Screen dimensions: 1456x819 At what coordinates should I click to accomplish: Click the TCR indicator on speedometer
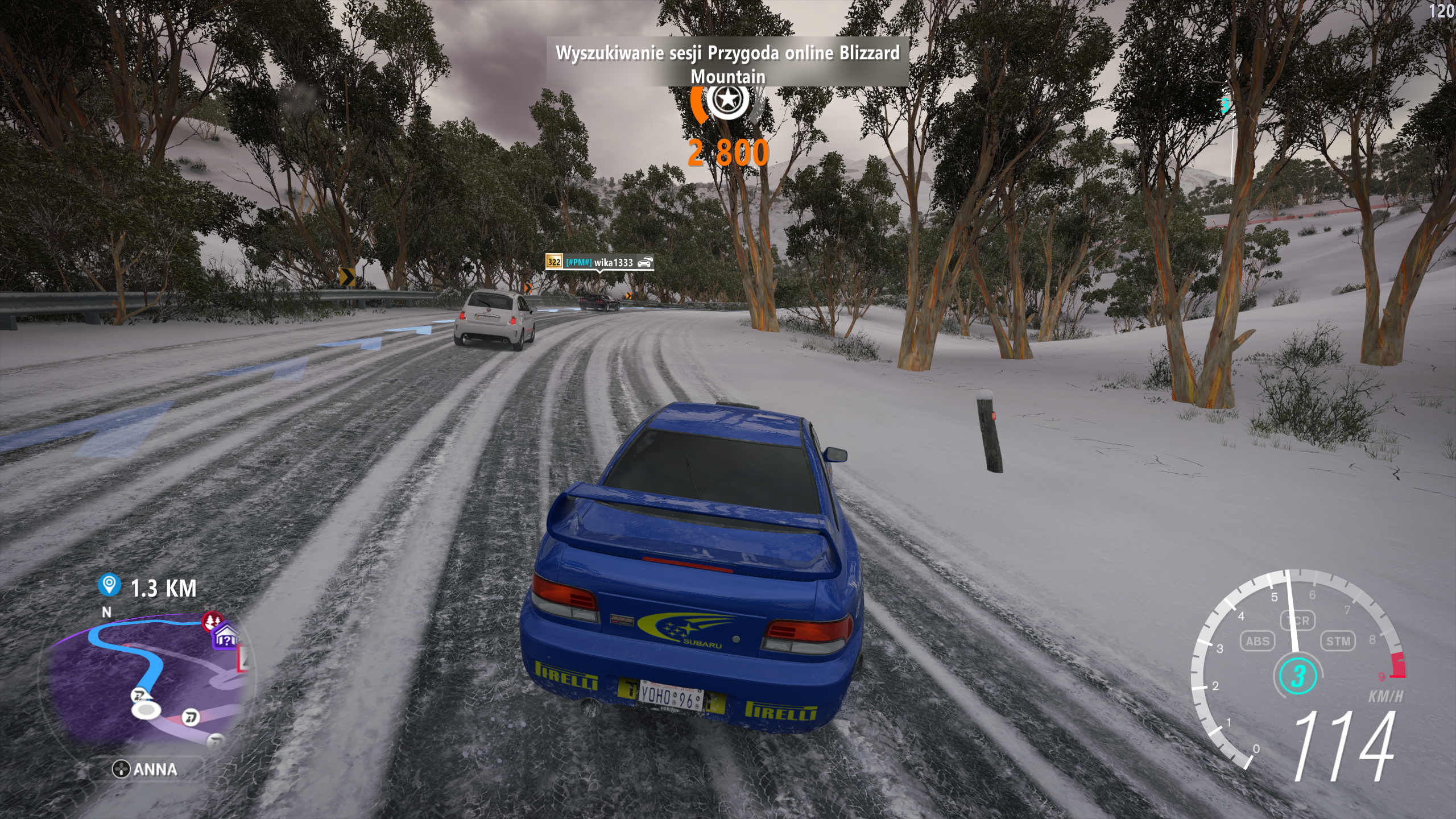(1297, 621)
